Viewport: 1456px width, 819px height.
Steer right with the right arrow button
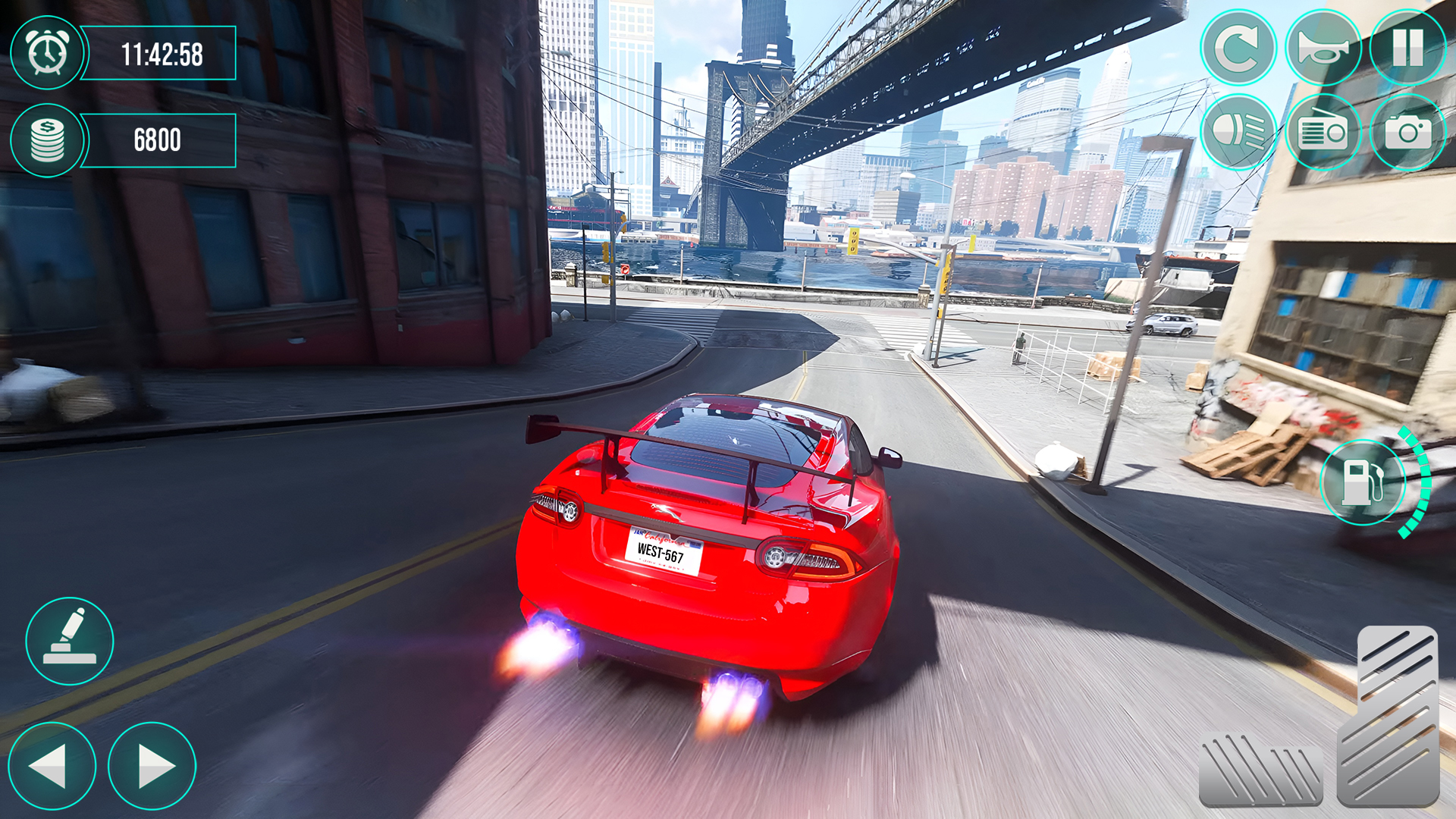point(152,766)
